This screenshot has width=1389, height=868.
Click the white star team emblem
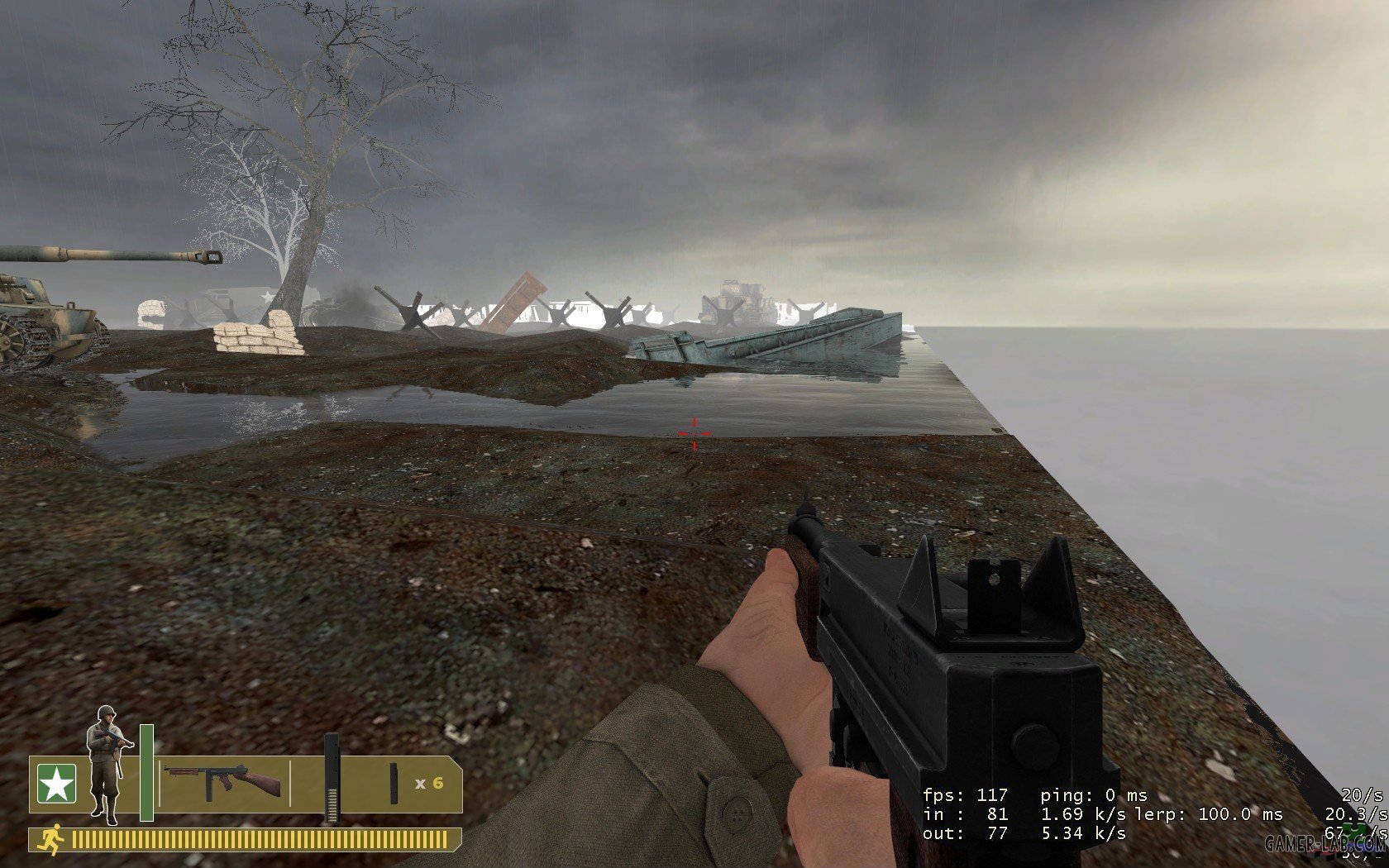click(x=56, y=785)
